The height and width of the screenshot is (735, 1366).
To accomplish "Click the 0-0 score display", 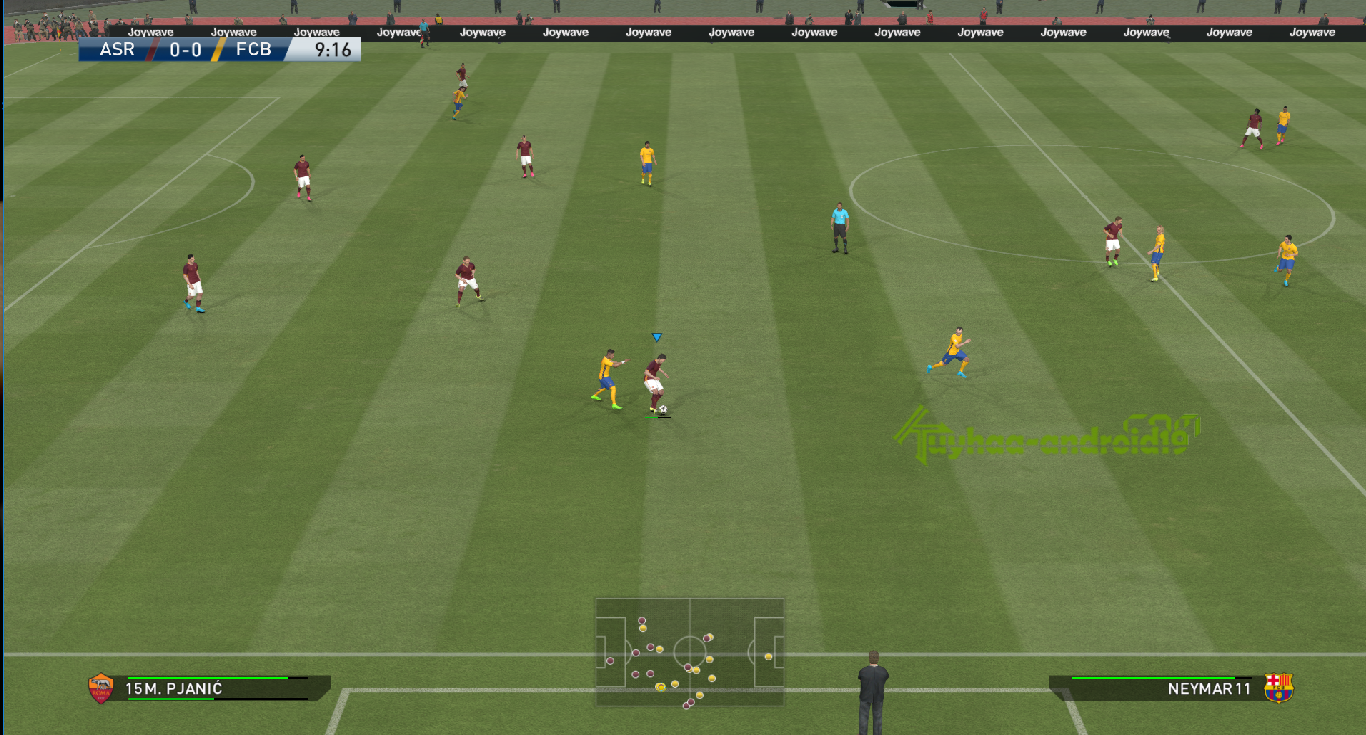I will 185,49.
